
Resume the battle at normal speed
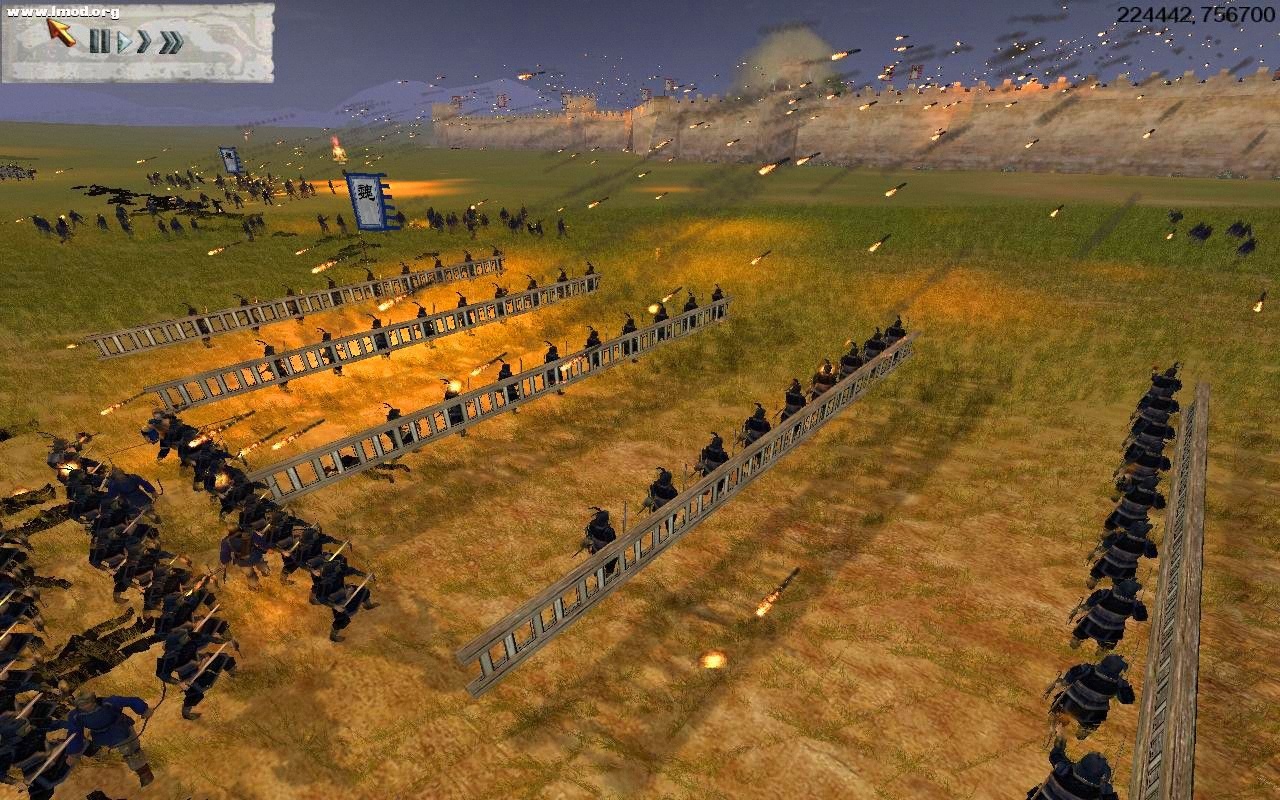(125, 42)
